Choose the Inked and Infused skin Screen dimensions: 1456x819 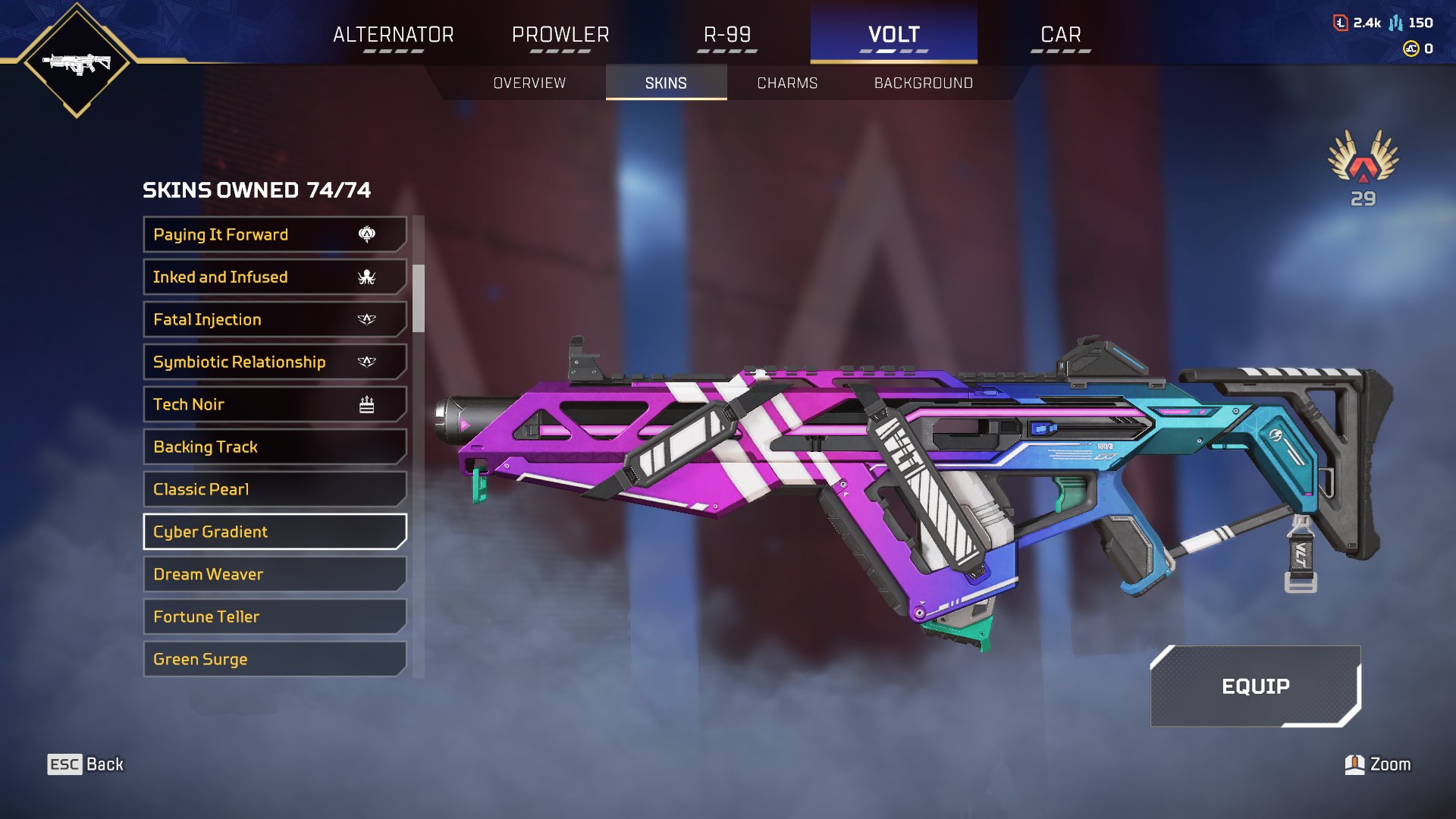[275, 277]
